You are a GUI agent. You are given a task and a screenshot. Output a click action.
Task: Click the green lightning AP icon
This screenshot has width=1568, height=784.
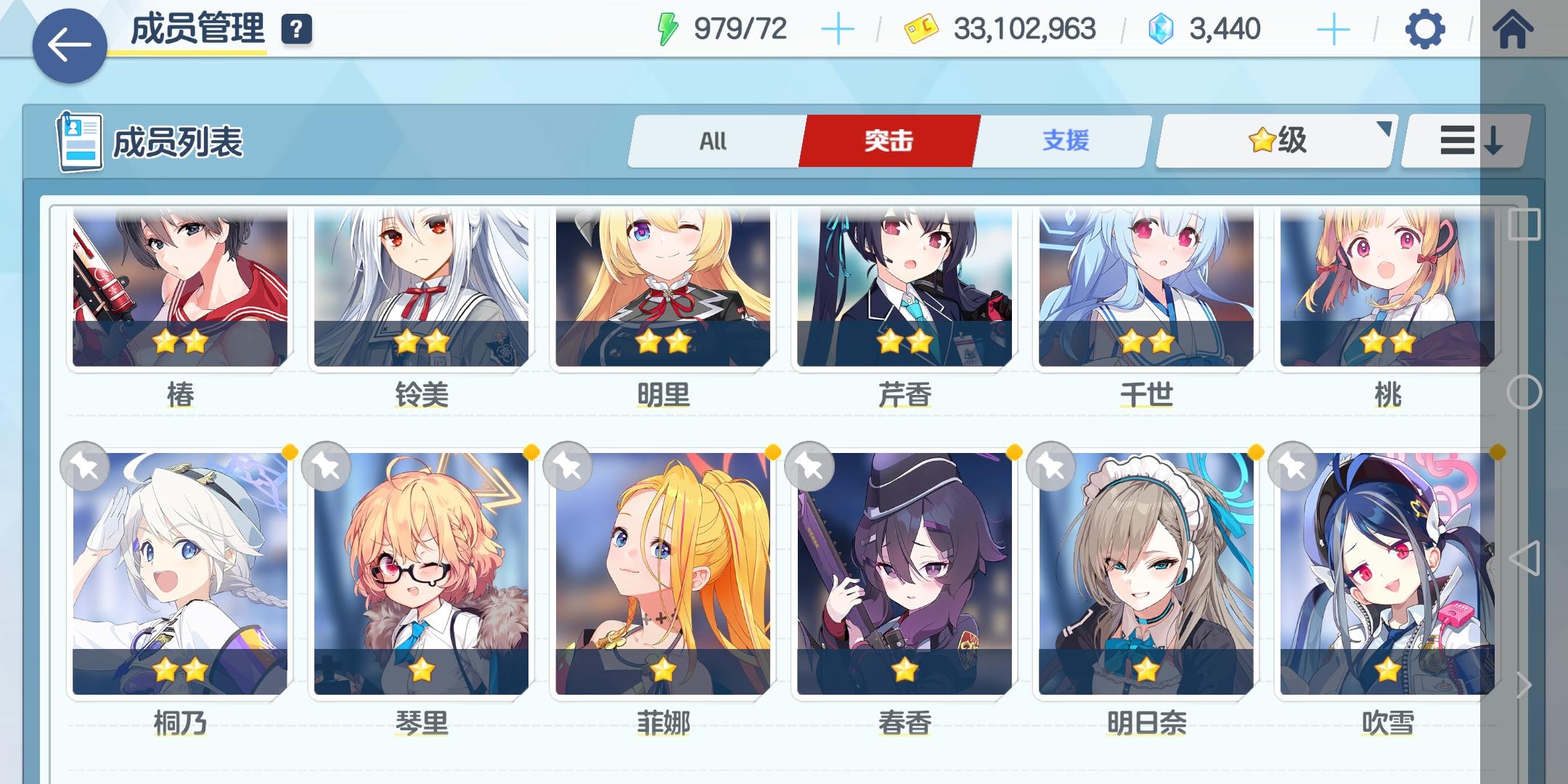click(x=667, y=29)
